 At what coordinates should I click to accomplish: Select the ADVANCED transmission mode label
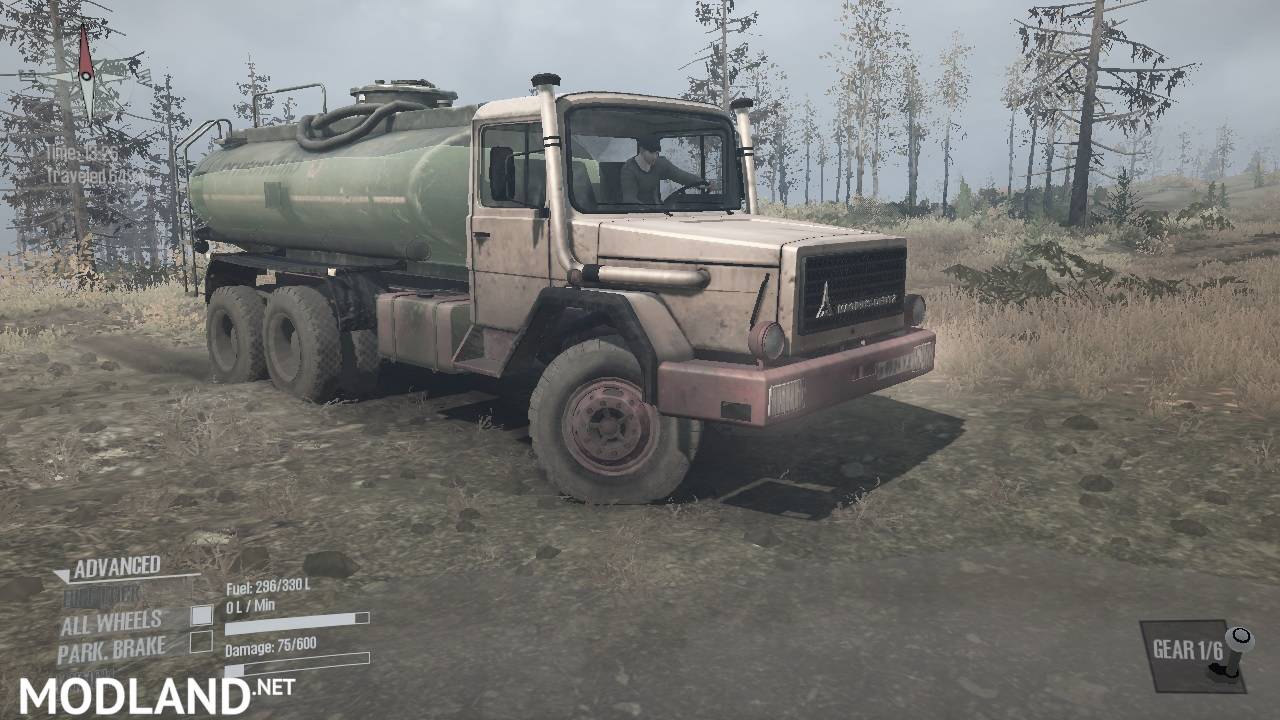pyautogui.click(x=116, y=564)
